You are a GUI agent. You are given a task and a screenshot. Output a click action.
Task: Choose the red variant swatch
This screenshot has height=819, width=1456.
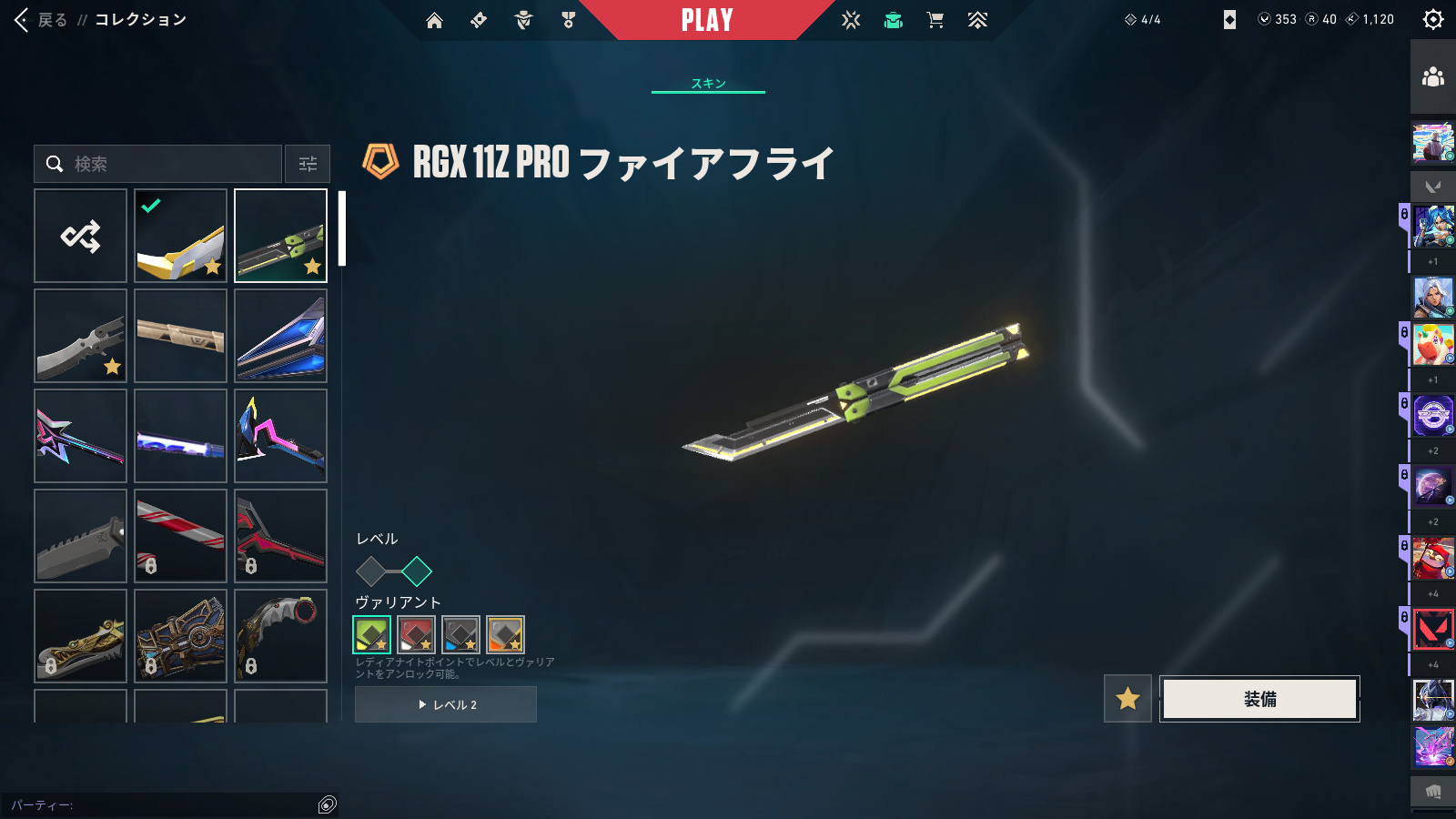tap(416, 634)
